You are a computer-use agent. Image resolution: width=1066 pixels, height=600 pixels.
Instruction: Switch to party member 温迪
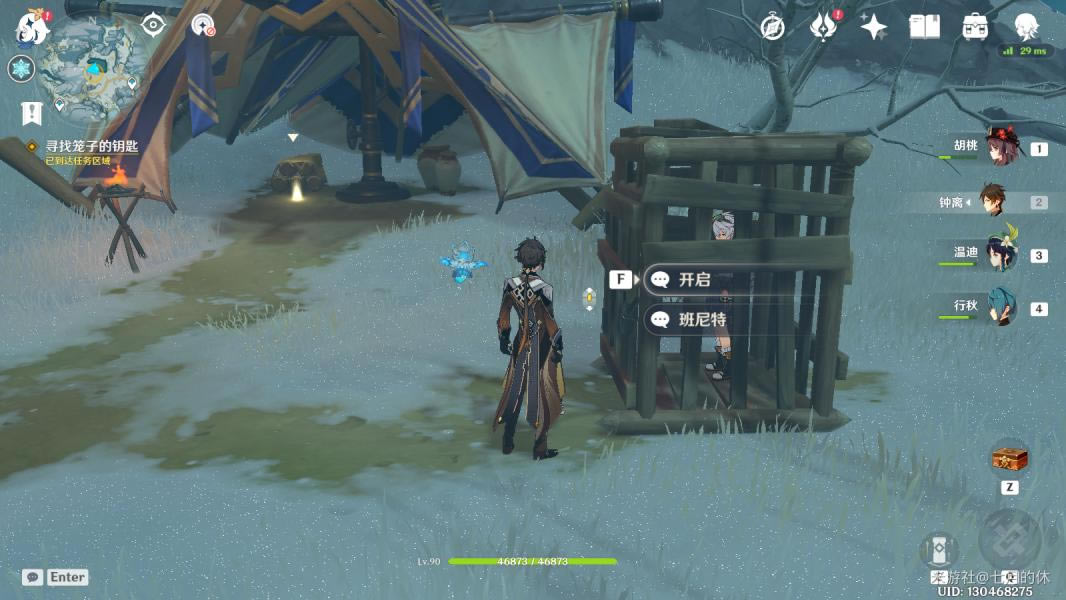click(999, 254)
